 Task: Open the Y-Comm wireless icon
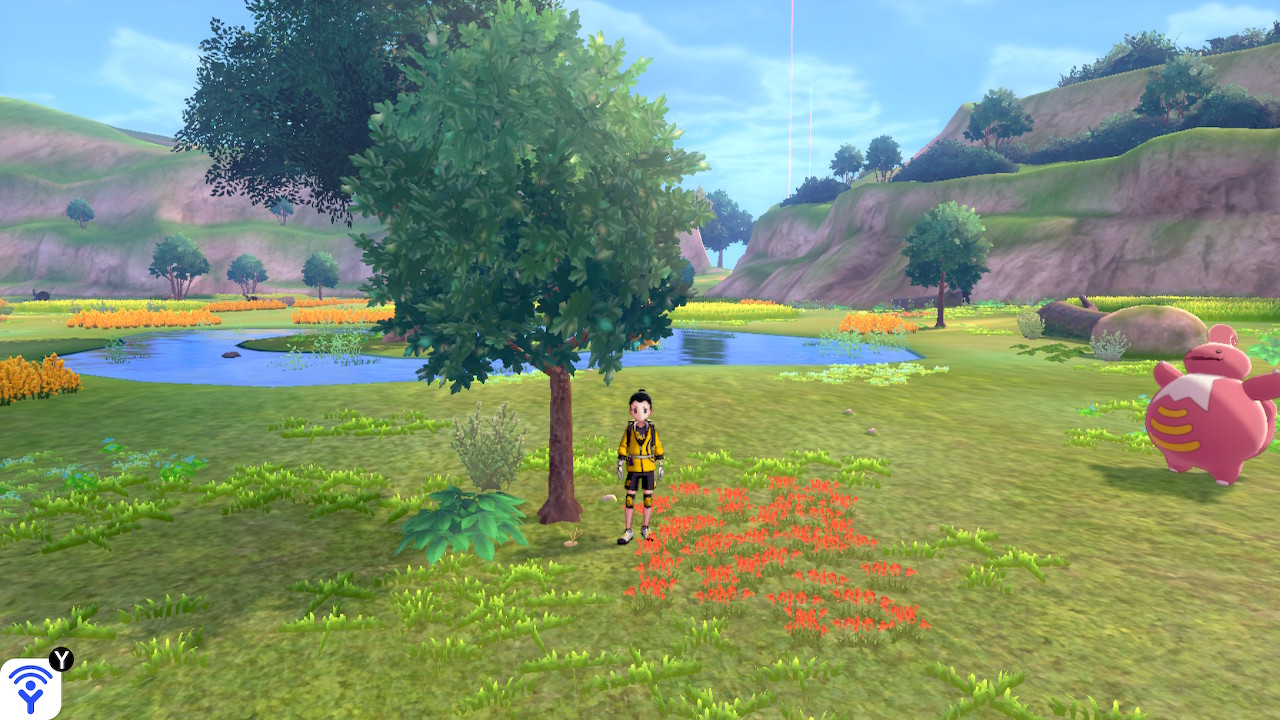coord(30,689)
